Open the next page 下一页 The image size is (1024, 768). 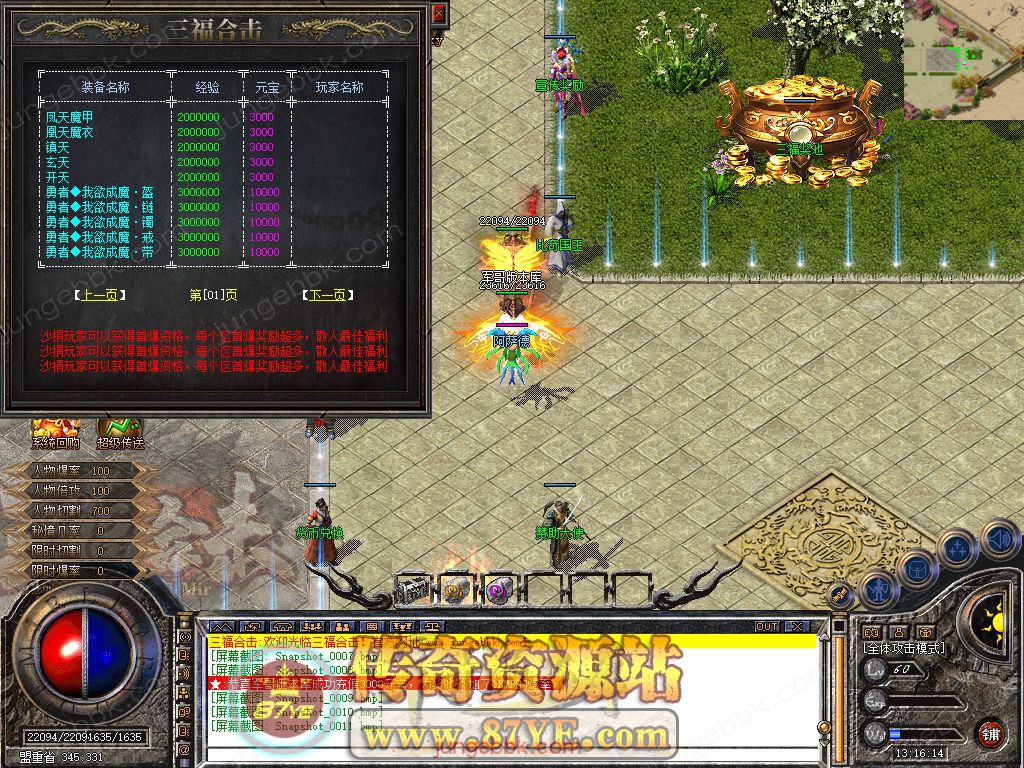330,295
